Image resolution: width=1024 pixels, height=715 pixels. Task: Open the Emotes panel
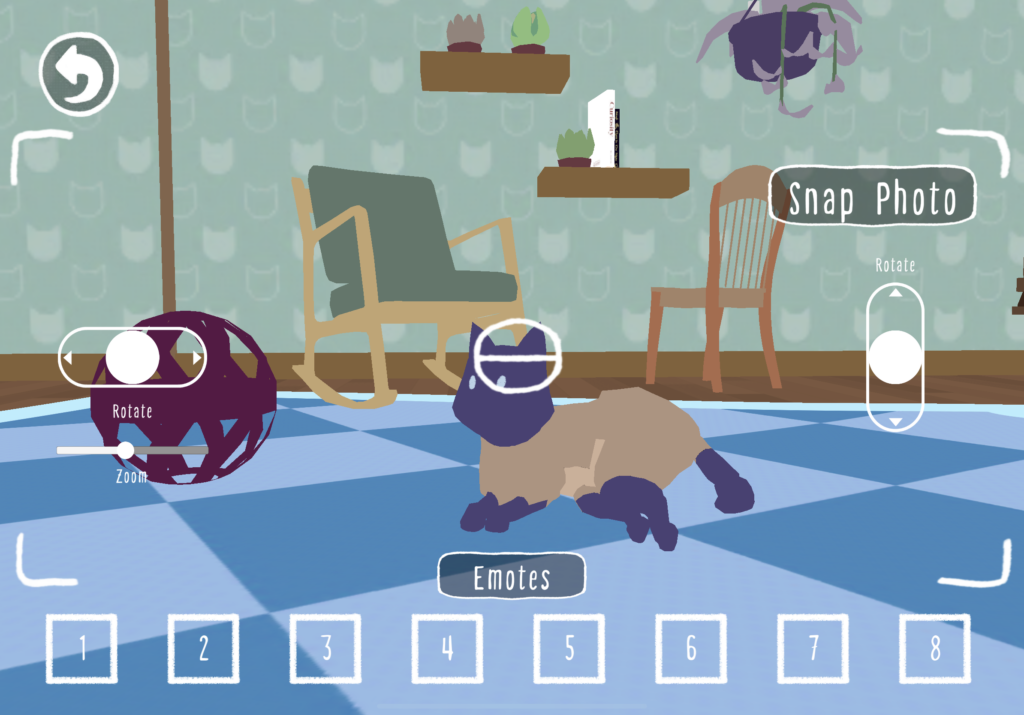pos(511,577)
